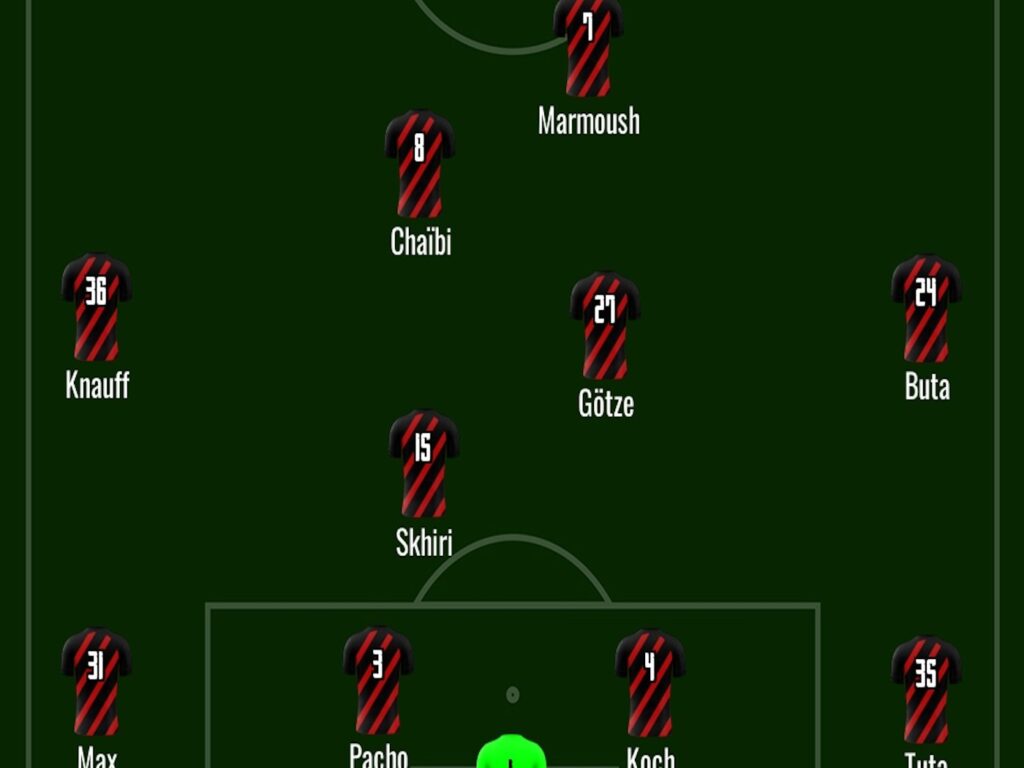
Task: Choose the green goalkeeper jersey
Action: 511,752
